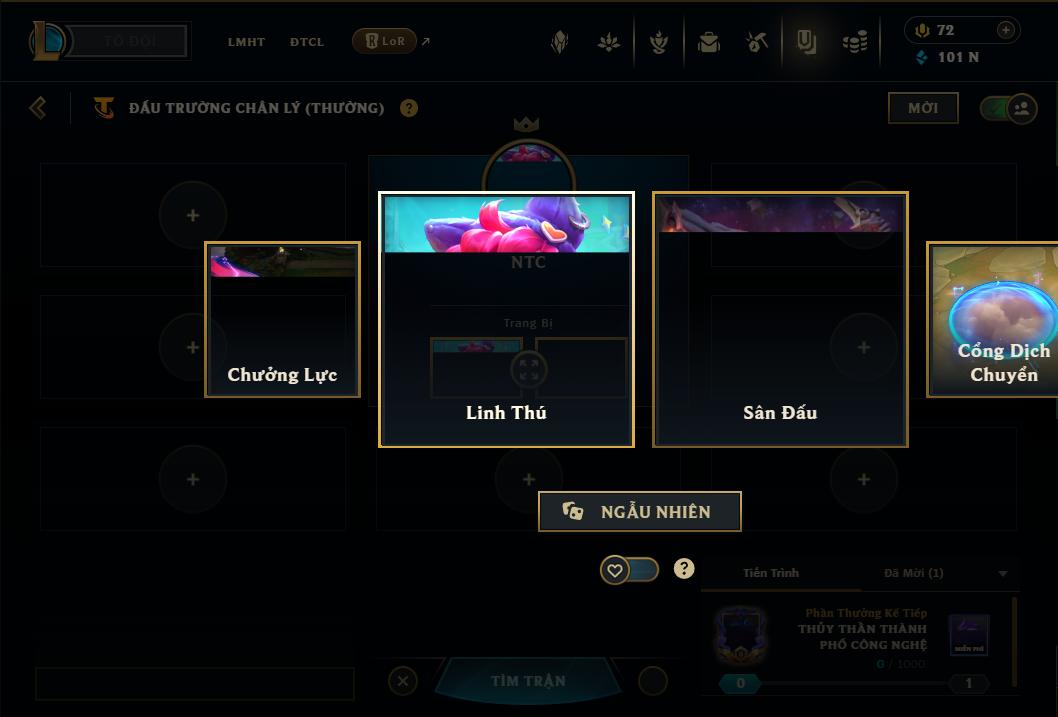Screen dimensions: 1058x717
Task: Click the X button beside TÌM TRẬN
Action: point(402,681)
